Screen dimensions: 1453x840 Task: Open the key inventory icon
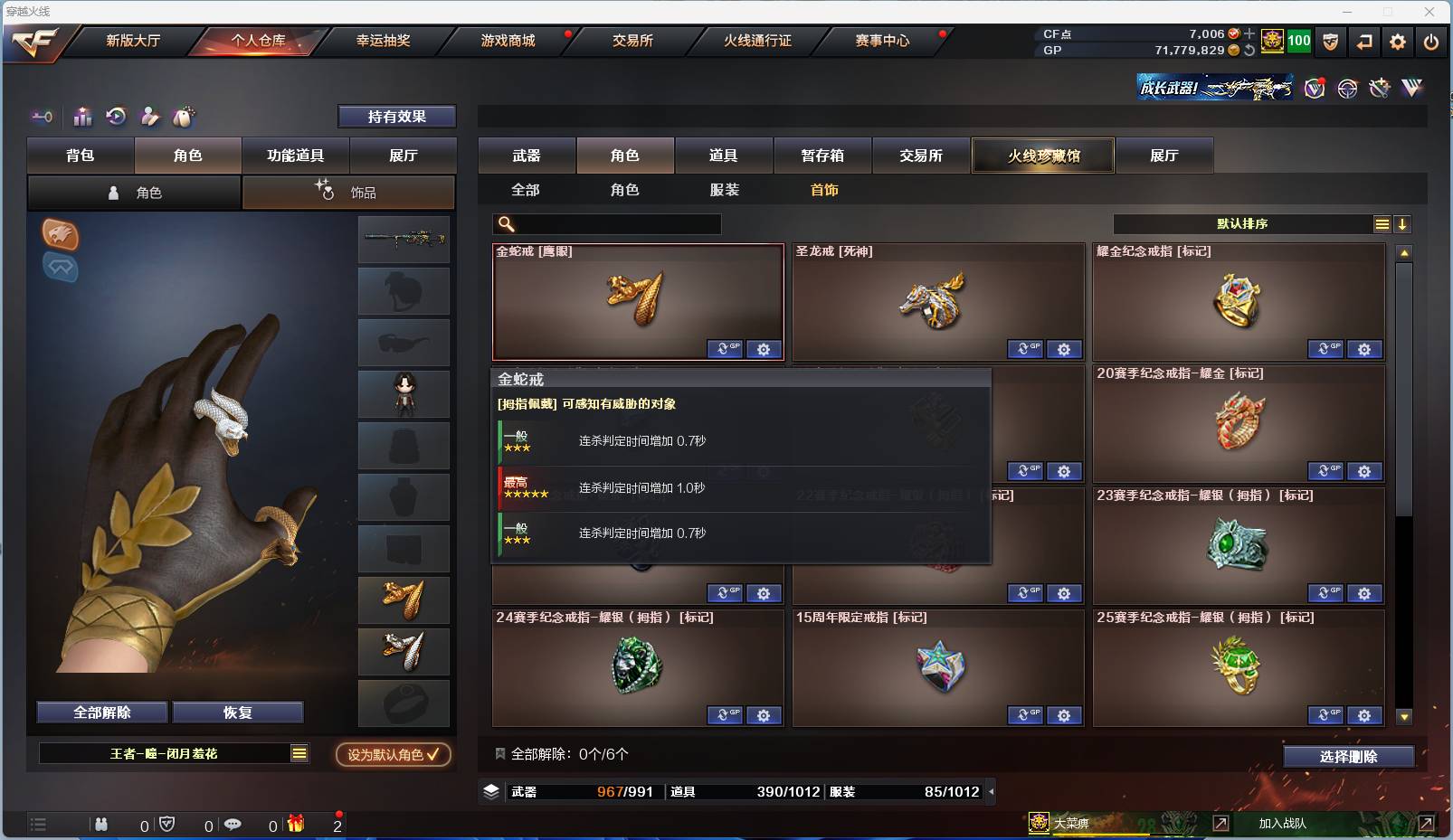click(41, 116)
